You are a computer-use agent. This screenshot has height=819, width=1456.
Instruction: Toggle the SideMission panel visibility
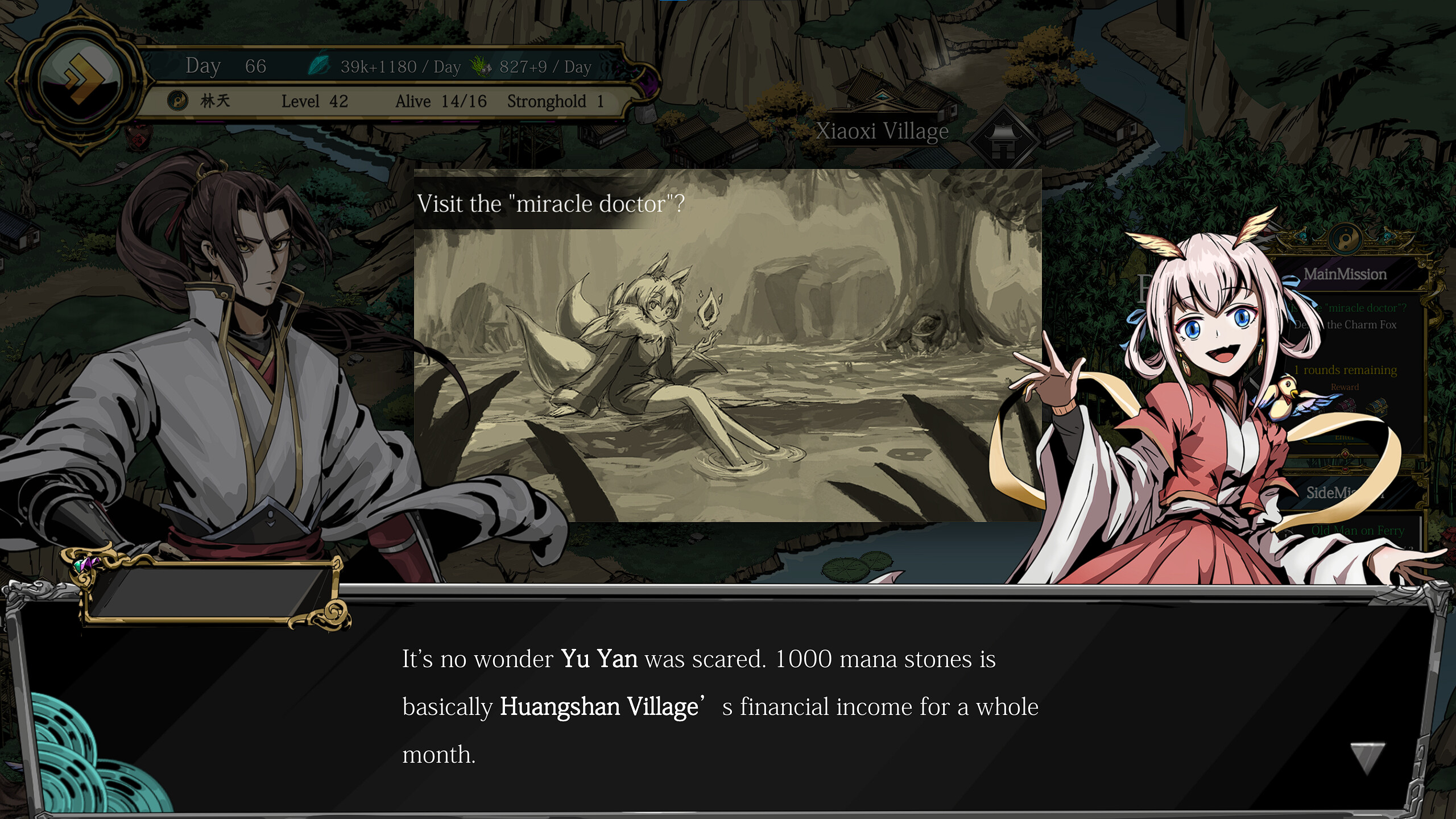tap(1345, 493)
